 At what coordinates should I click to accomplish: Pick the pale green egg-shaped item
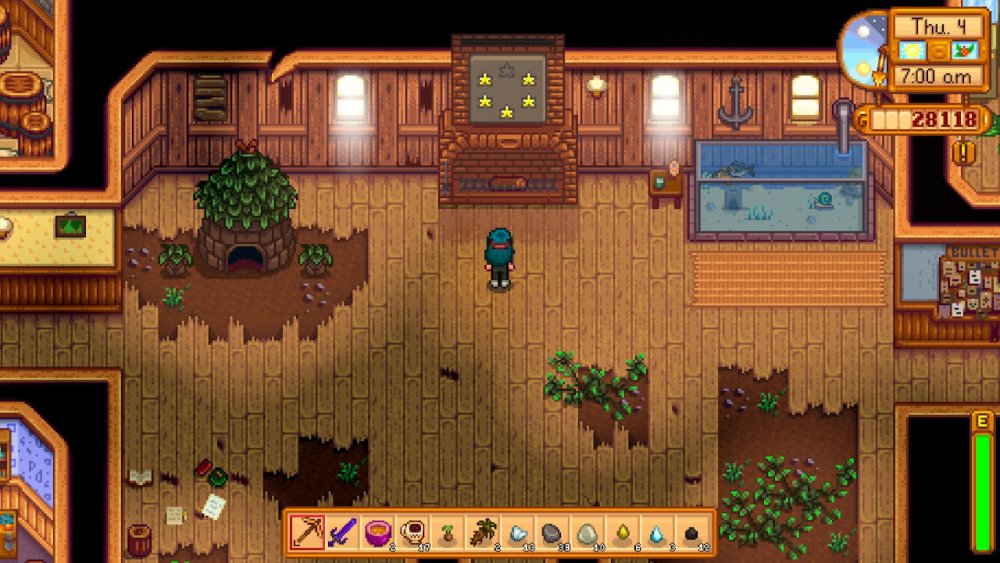tap(587, 532)
